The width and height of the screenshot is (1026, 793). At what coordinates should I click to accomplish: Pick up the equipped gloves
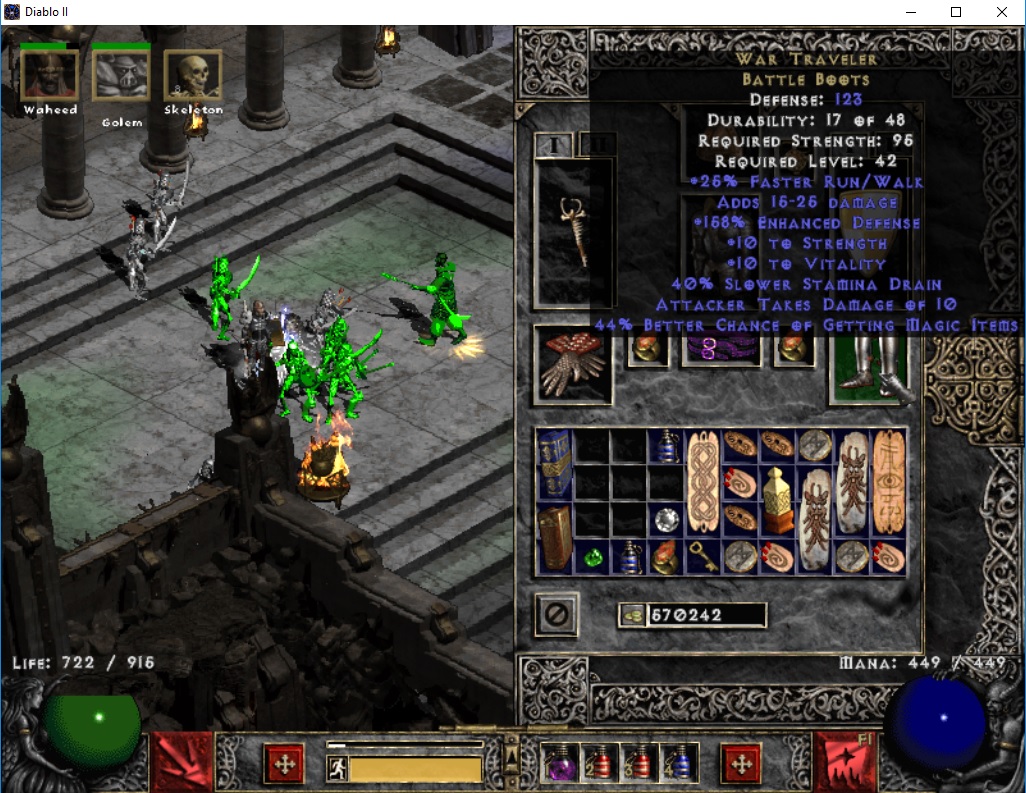(573, 362)
